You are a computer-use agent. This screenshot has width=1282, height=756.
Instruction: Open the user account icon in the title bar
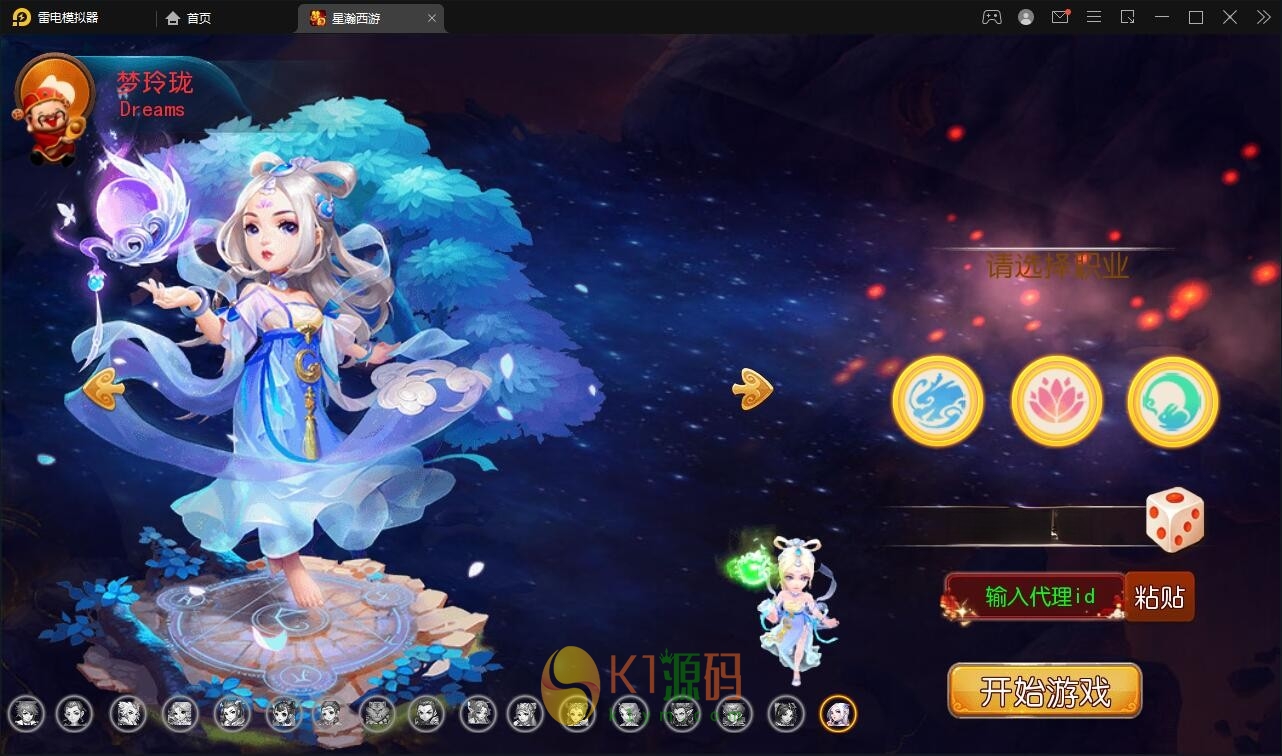[x=1025, y=17]
